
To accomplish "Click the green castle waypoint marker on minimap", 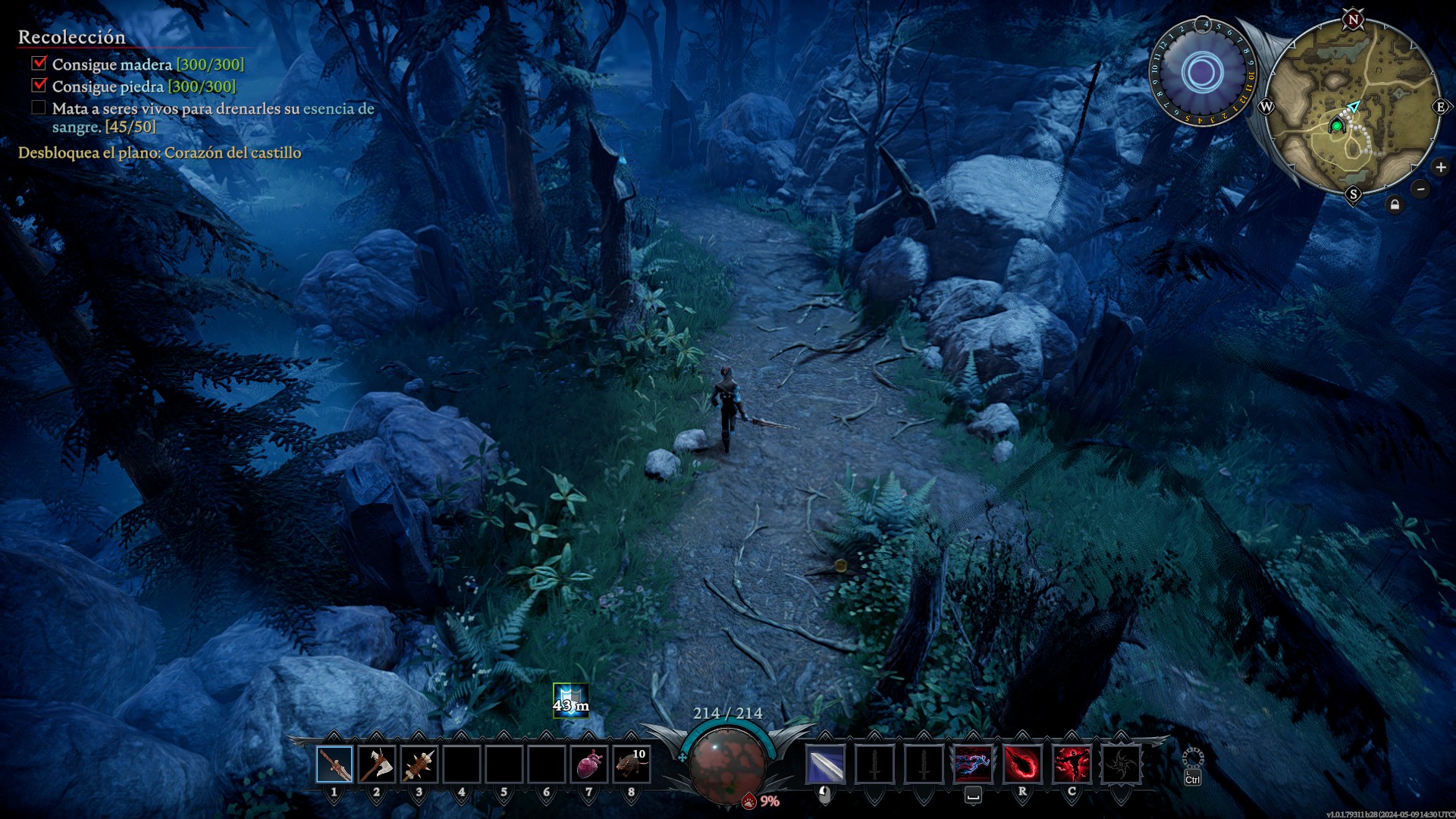I will tap(1337, 126).
